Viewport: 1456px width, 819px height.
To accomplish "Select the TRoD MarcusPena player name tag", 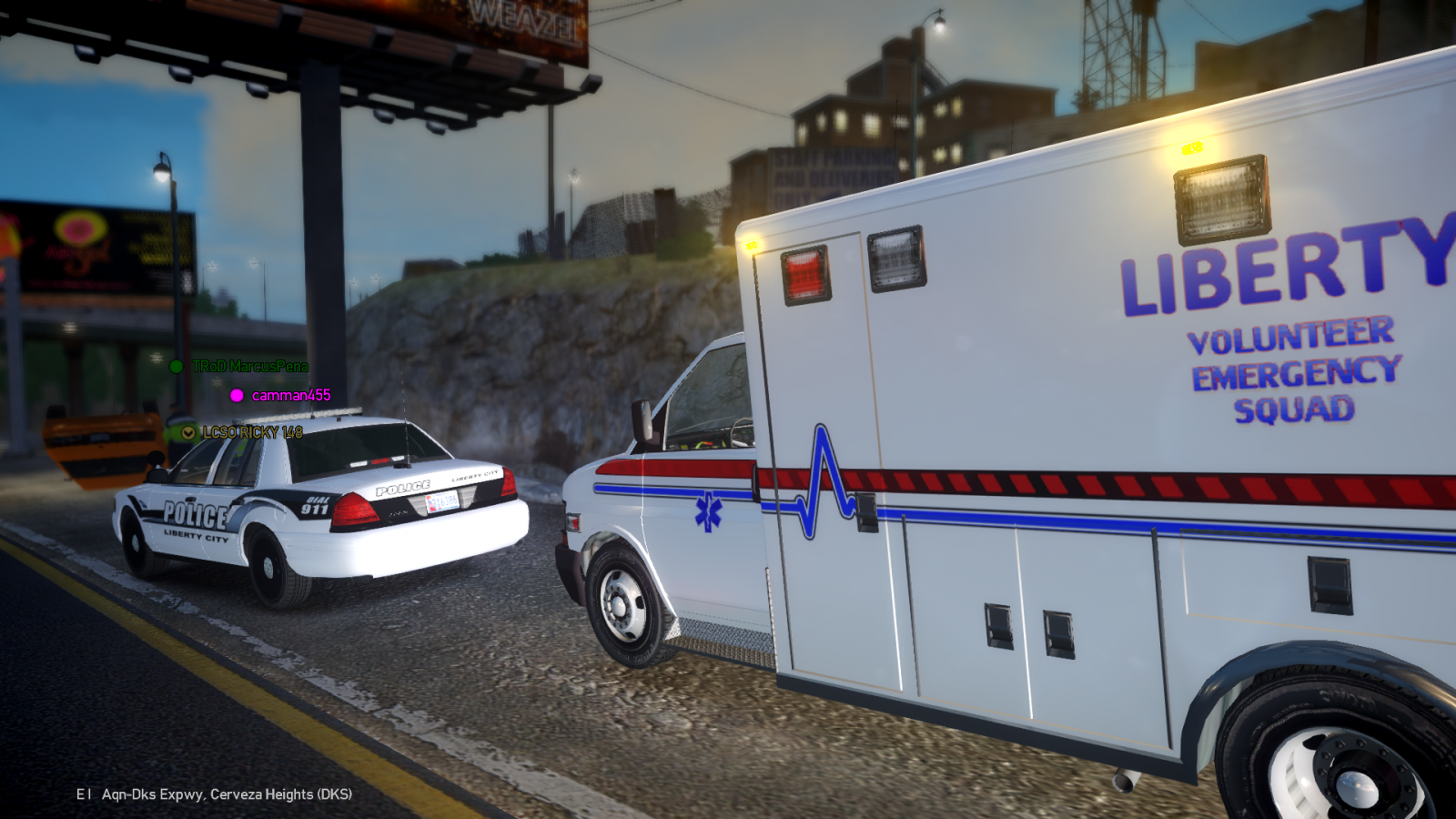I will 249,366.
